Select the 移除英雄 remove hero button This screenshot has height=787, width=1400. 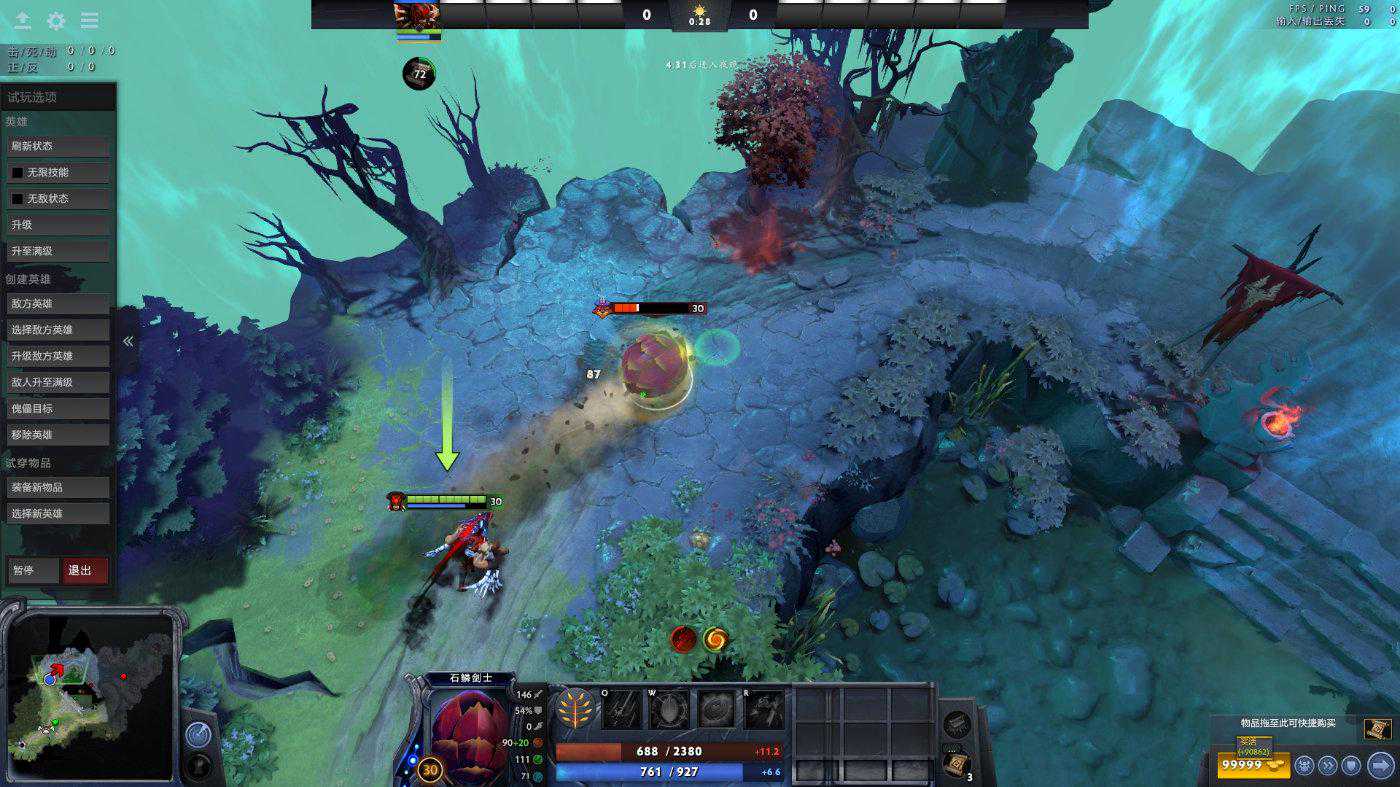[x=59, y=434]
